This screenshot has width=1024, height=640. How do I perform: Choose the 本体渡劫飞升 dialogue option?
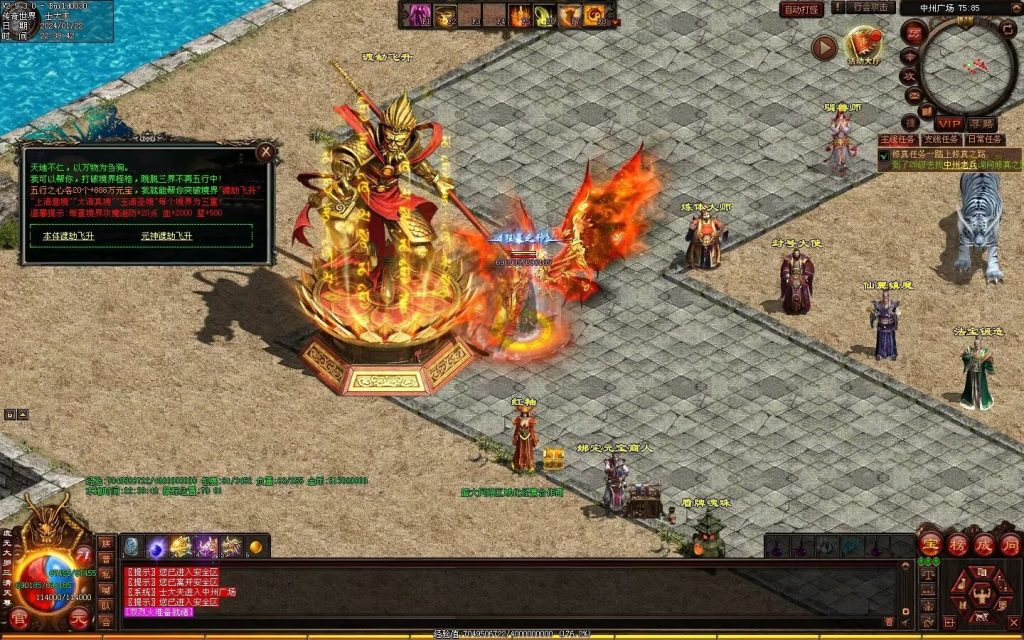point(68,236)
